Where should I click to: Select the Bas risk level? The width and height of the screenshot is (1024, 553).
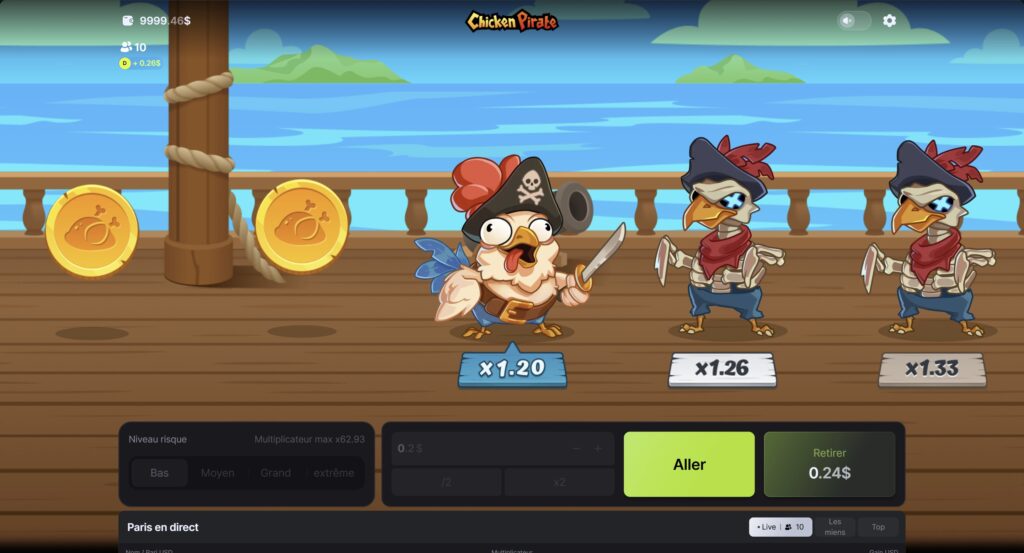tap(159, 473)
